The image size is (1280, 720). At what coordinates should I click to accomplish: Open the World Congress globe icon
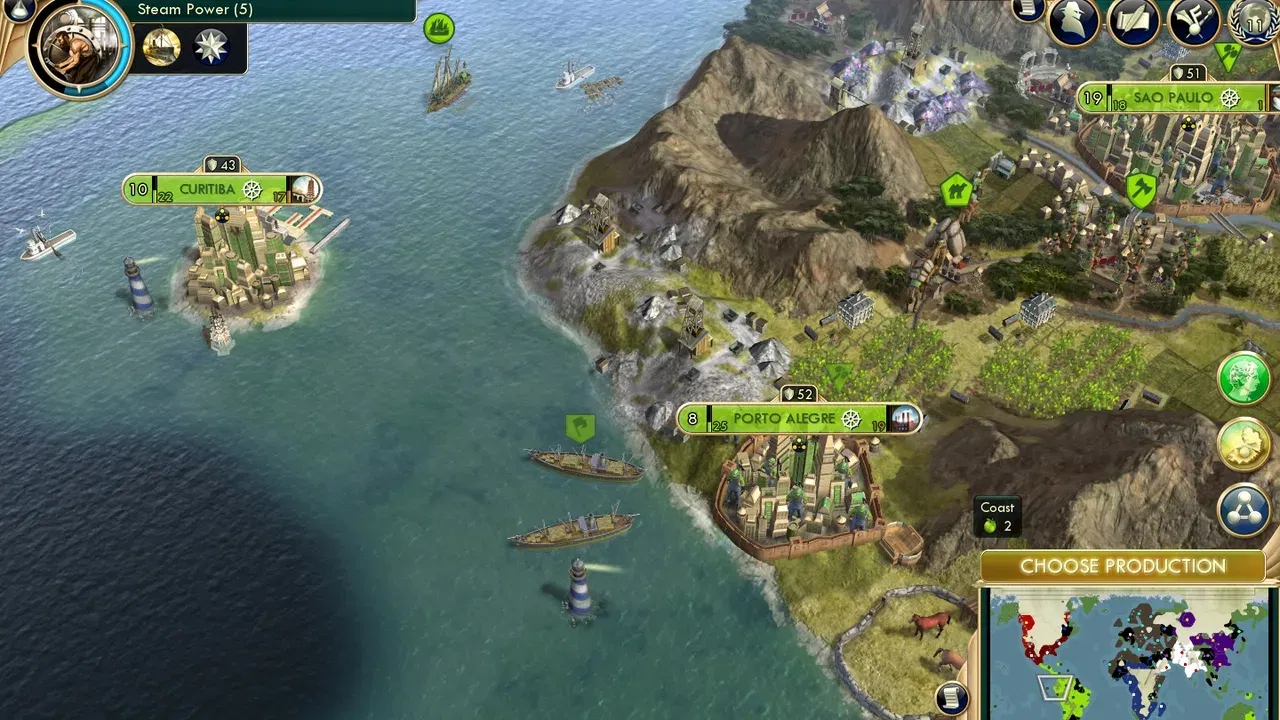coord(1254,22)
